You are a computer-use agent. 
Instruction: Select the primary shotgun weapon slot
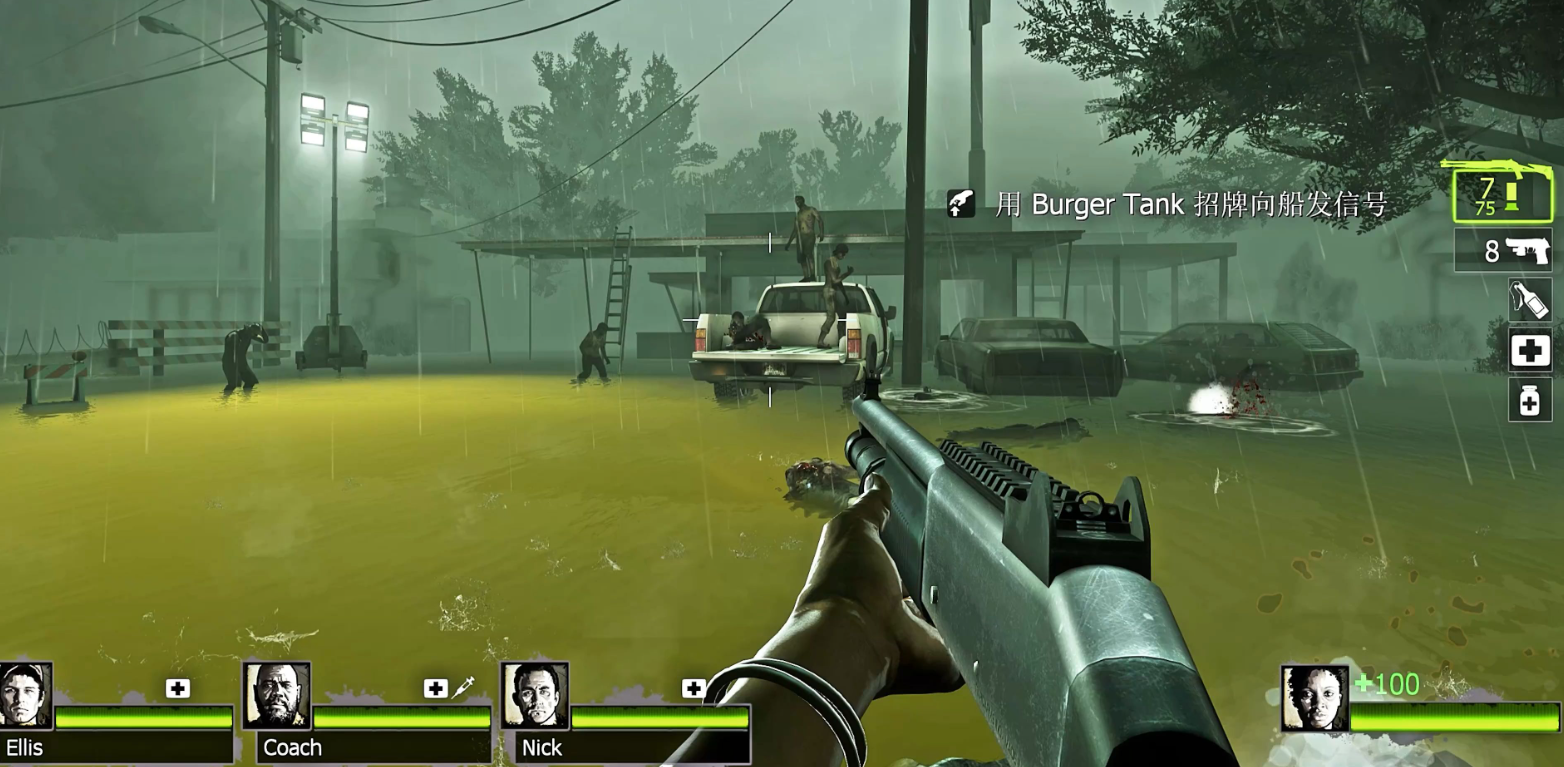tap(1503, 195)
